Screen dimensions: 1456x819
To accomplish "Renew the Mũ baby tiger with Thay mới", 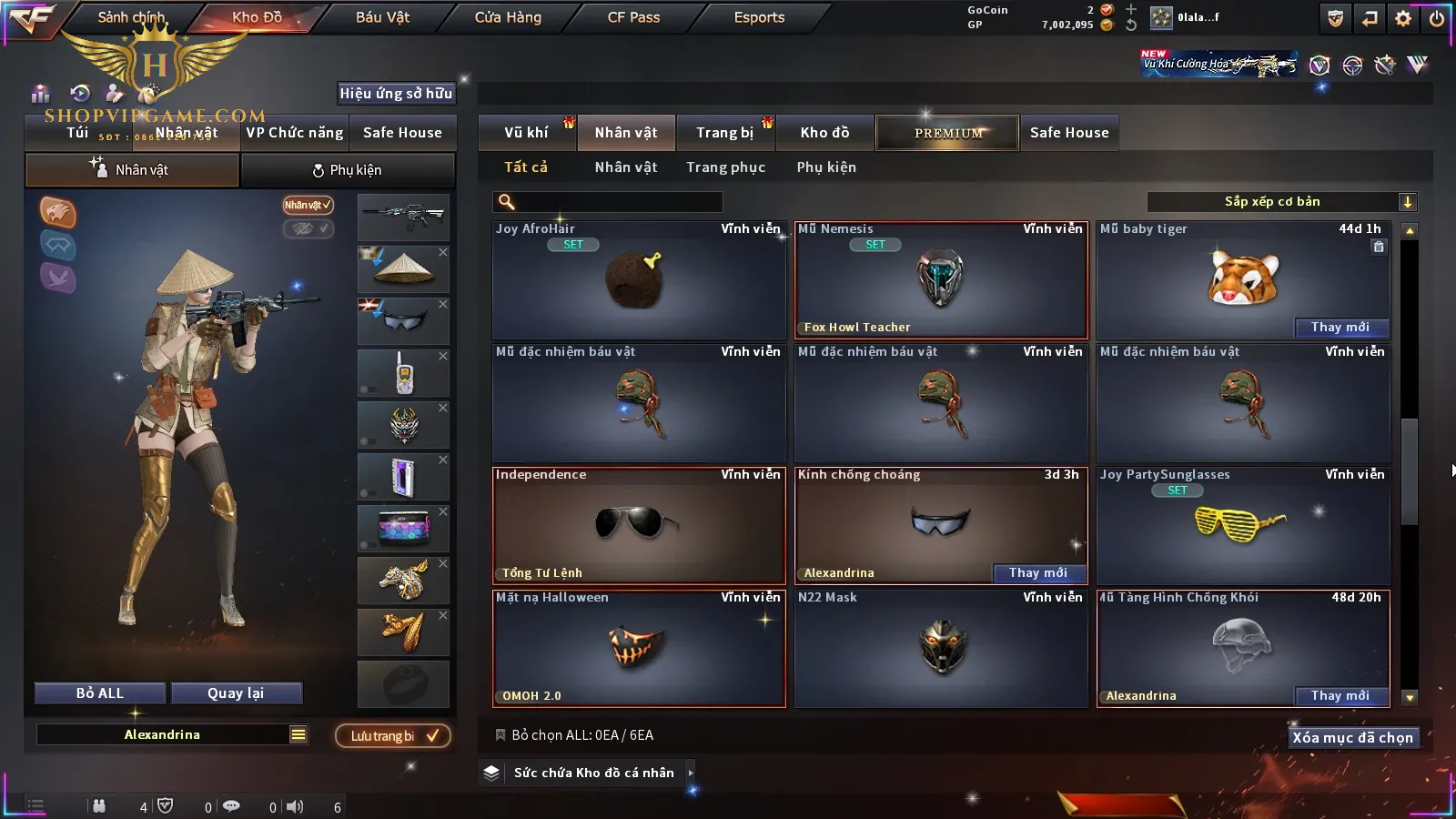I will [1340, 328].
